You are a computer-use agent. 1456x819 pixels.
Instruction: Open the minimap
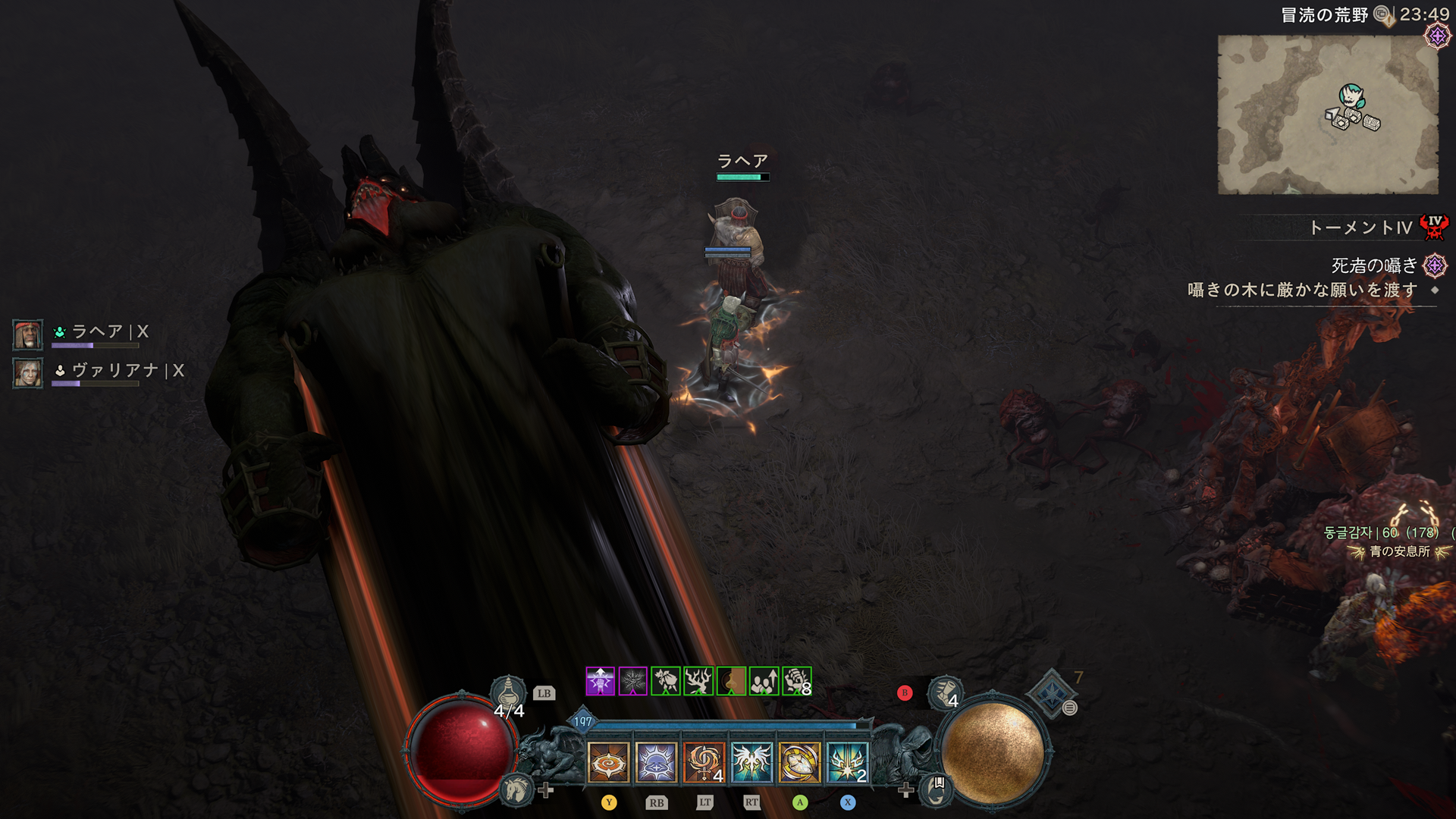point(1327,114)
